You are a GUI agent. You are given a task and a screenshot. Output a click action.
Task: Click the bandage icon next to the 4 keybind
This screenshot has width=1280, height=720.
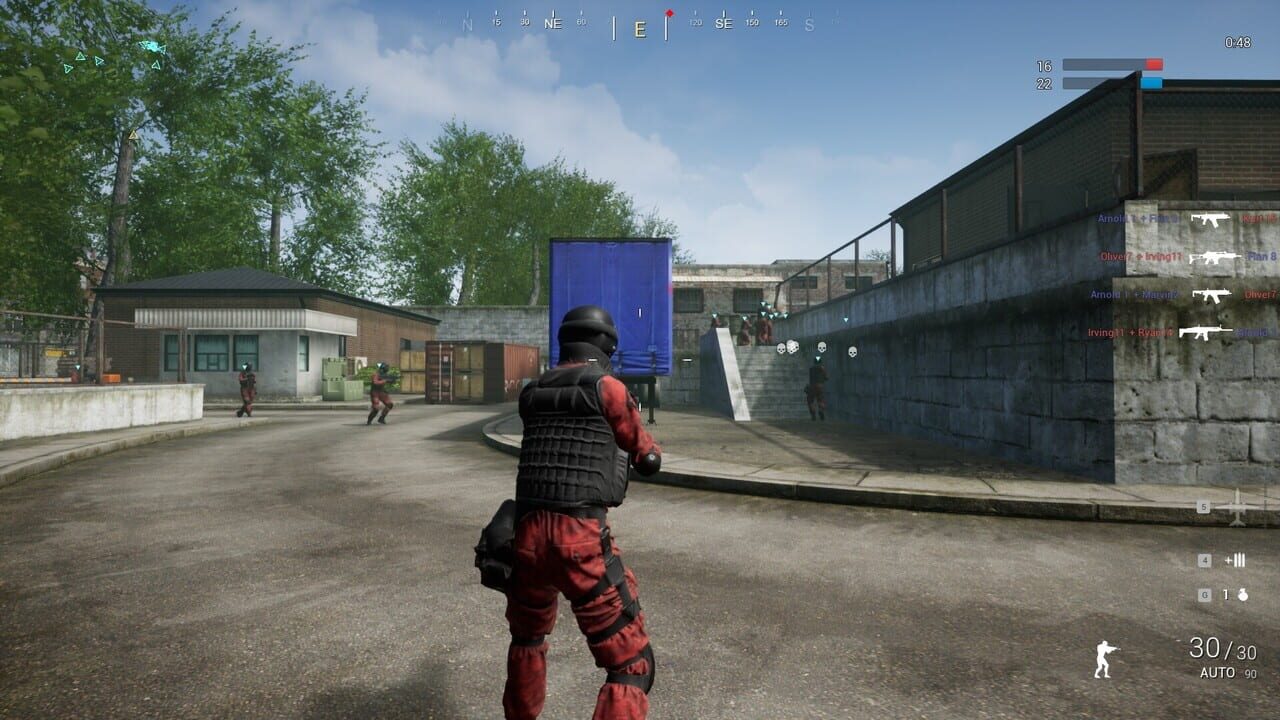1236,560
